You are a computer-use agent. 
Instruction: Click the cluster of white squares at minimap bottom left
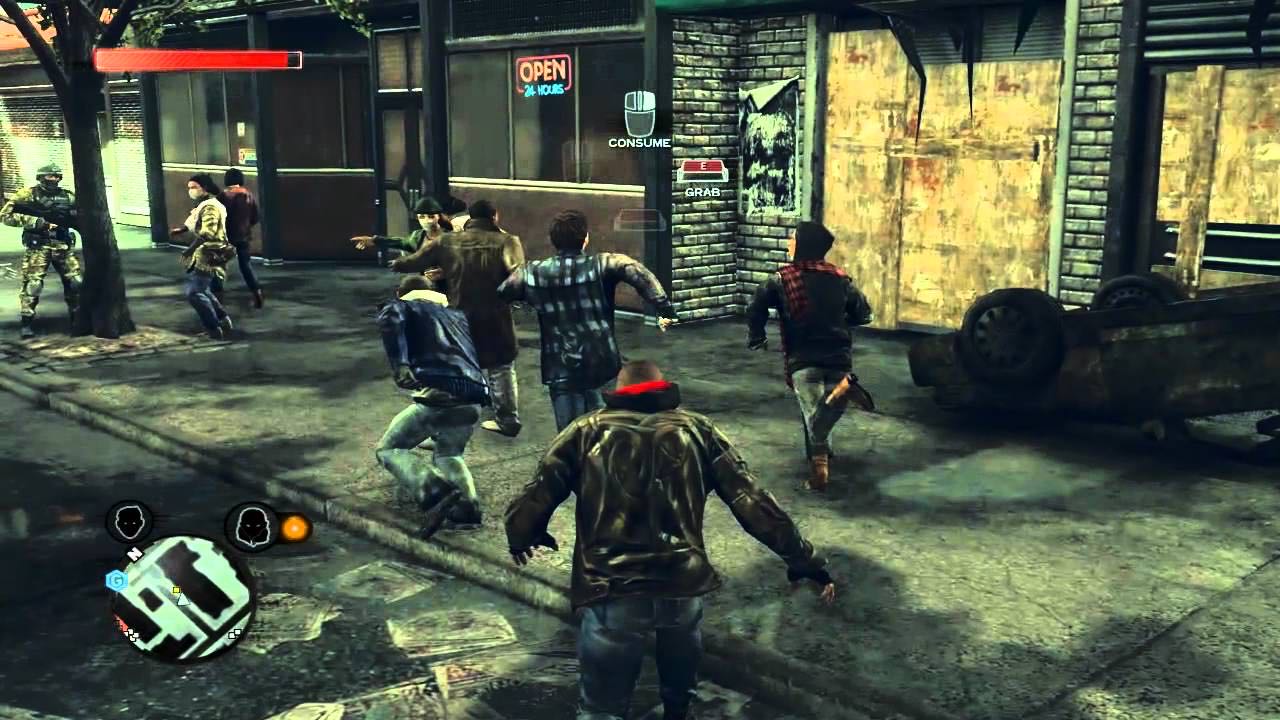pos(130,633)
